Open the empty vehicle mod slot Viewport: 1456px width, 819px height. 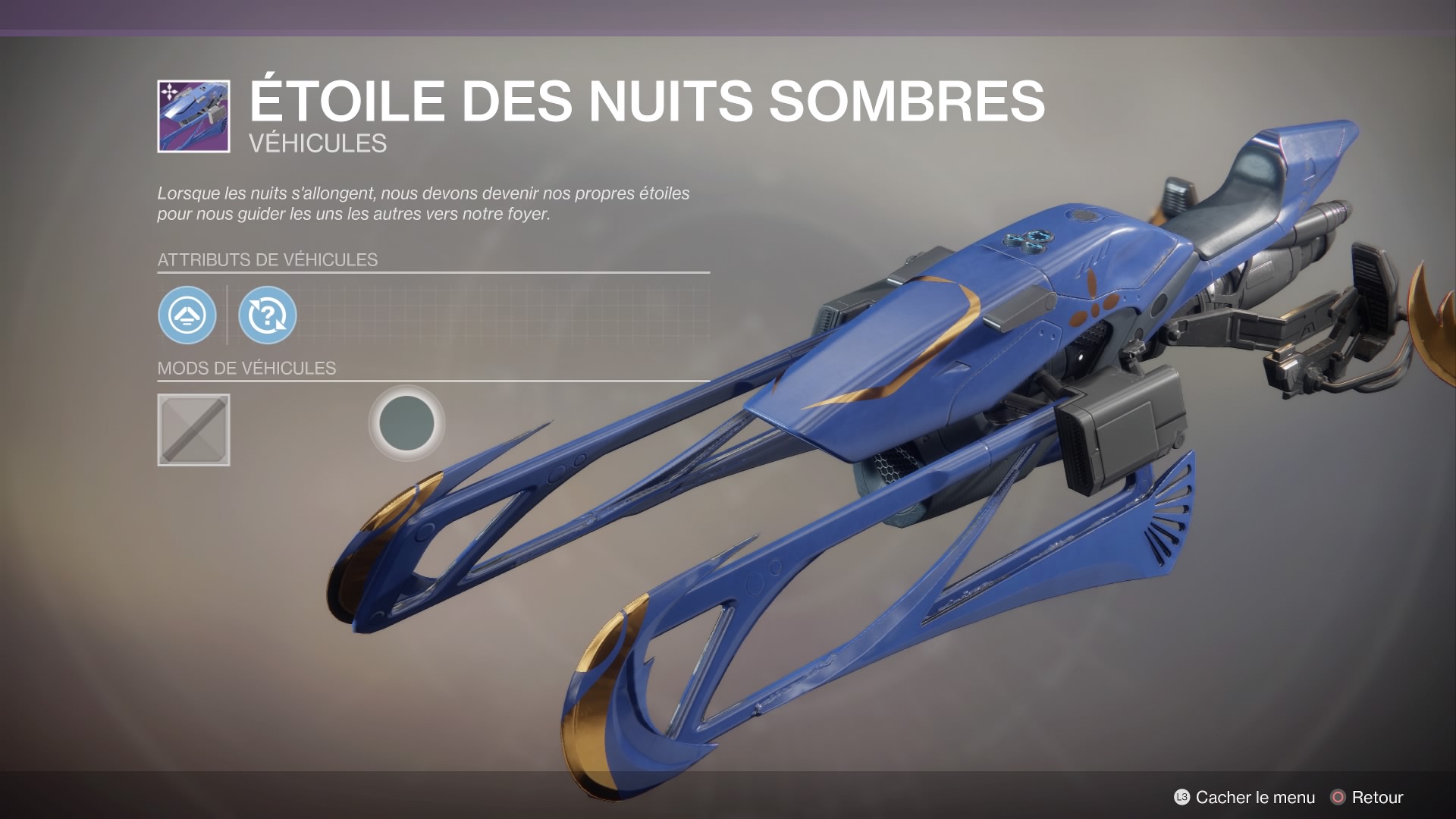193,429
